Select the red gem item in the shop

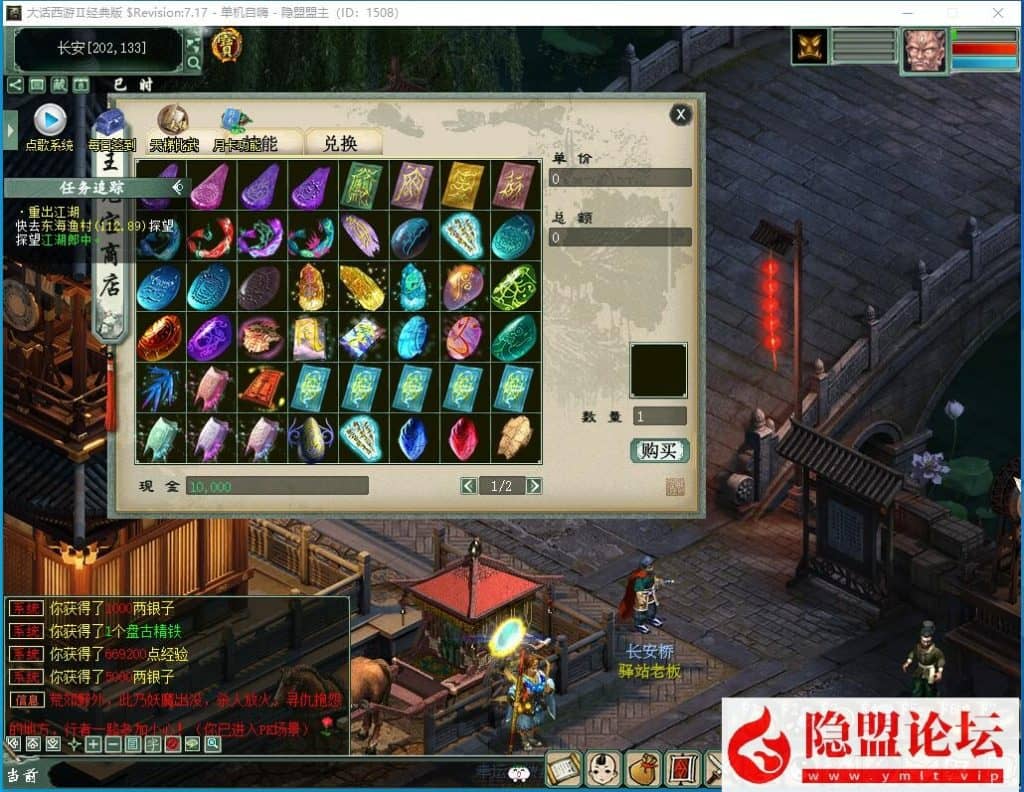463,438
